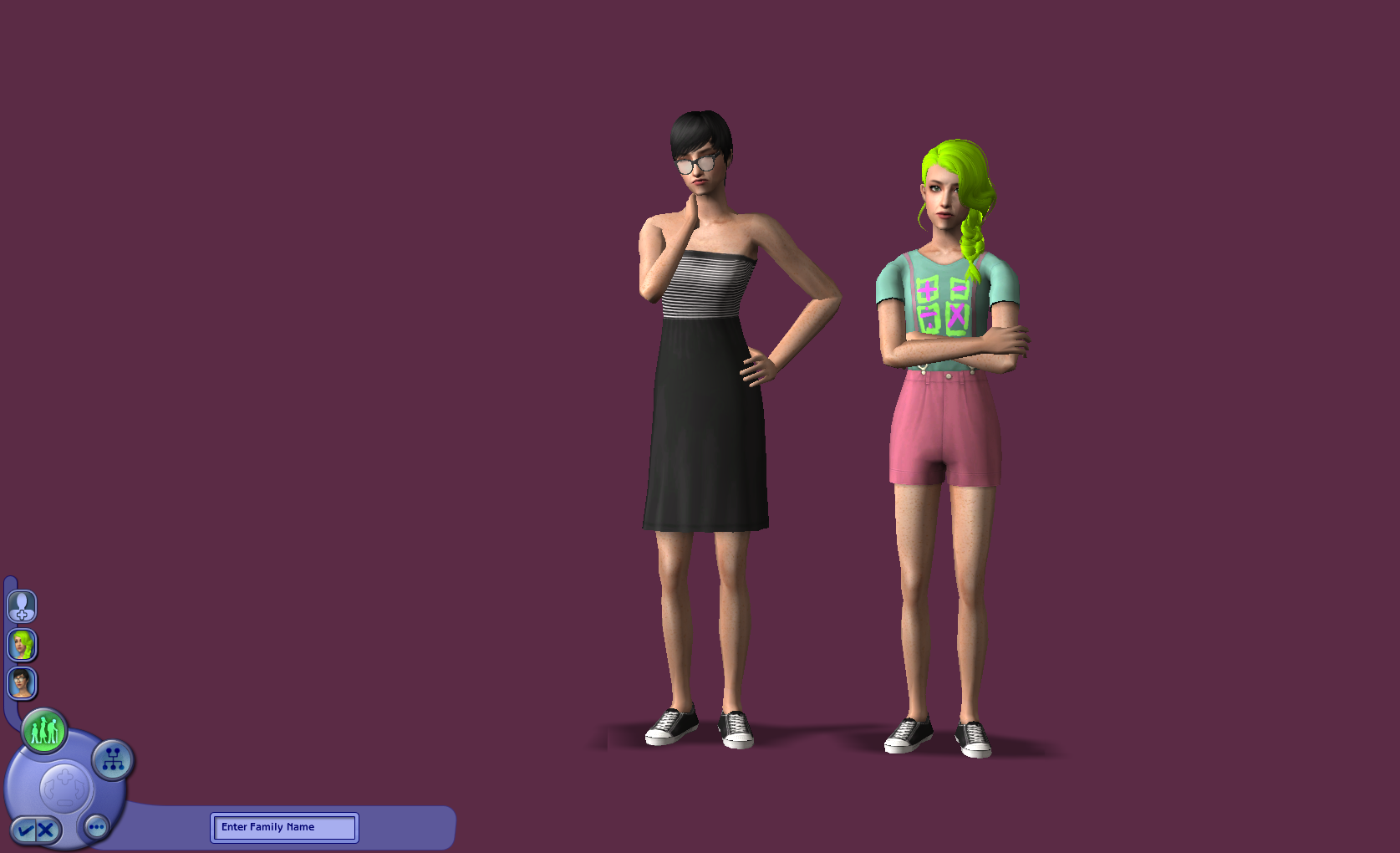Open extra options via the ellipsis icon
Screen dimensions: 1400x853
96,827
